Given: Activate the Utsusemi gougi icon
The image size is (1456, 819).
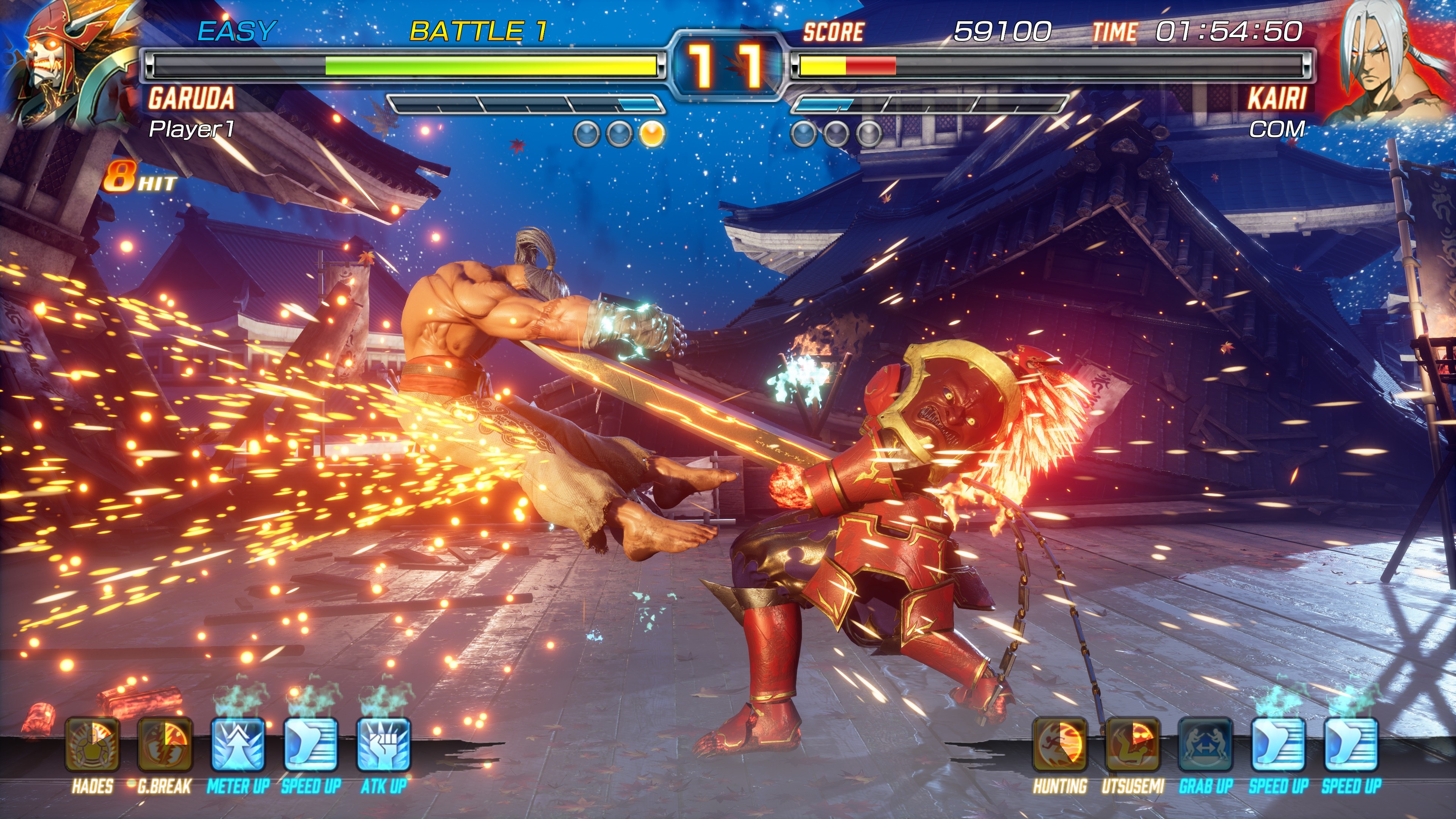Looking at the screenshot, I should pyautogui.click(x=1133, y=744).
